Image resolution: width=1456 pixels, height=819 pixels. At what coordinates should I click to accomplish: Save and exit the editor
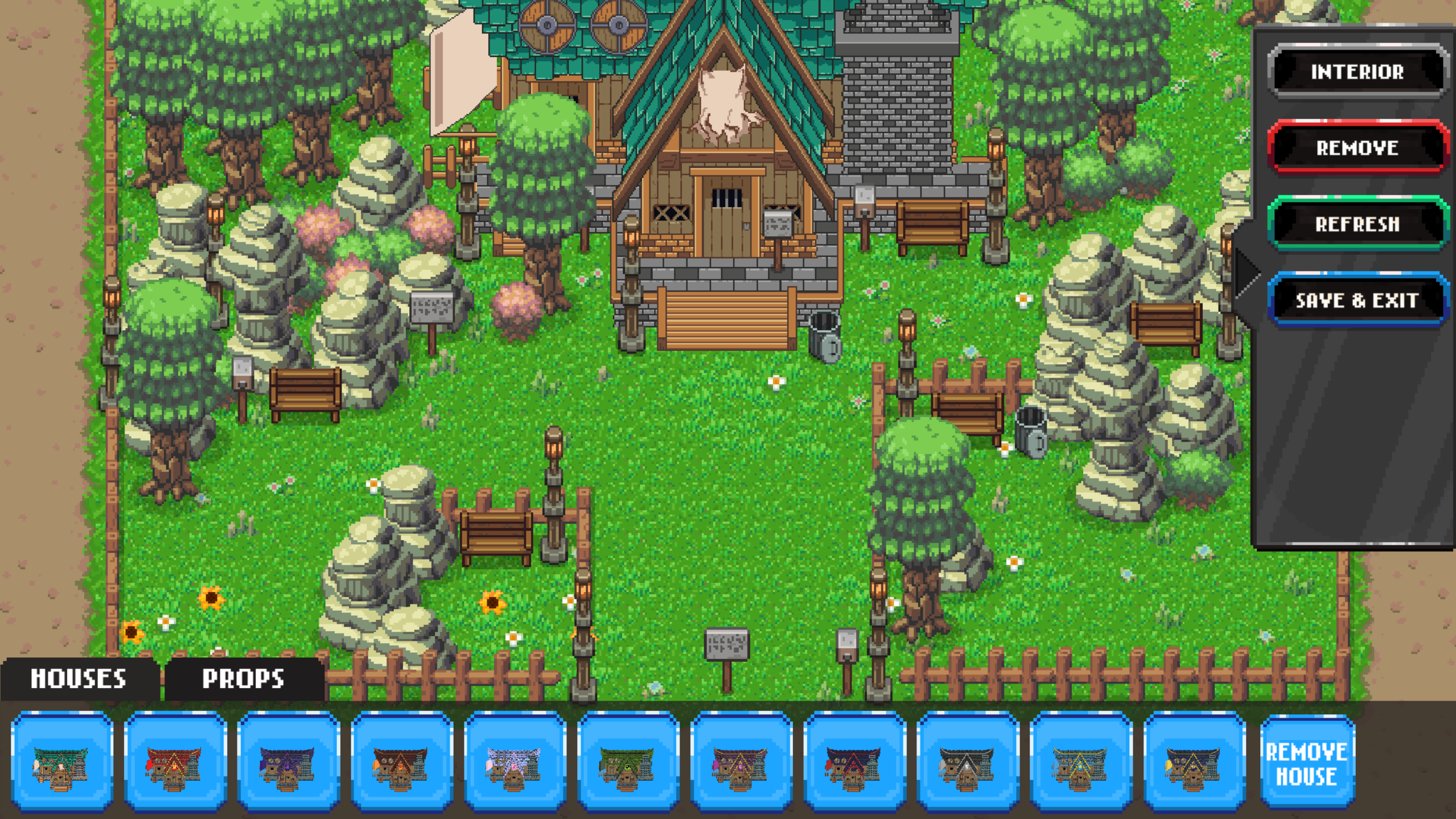click(1357, 300)
